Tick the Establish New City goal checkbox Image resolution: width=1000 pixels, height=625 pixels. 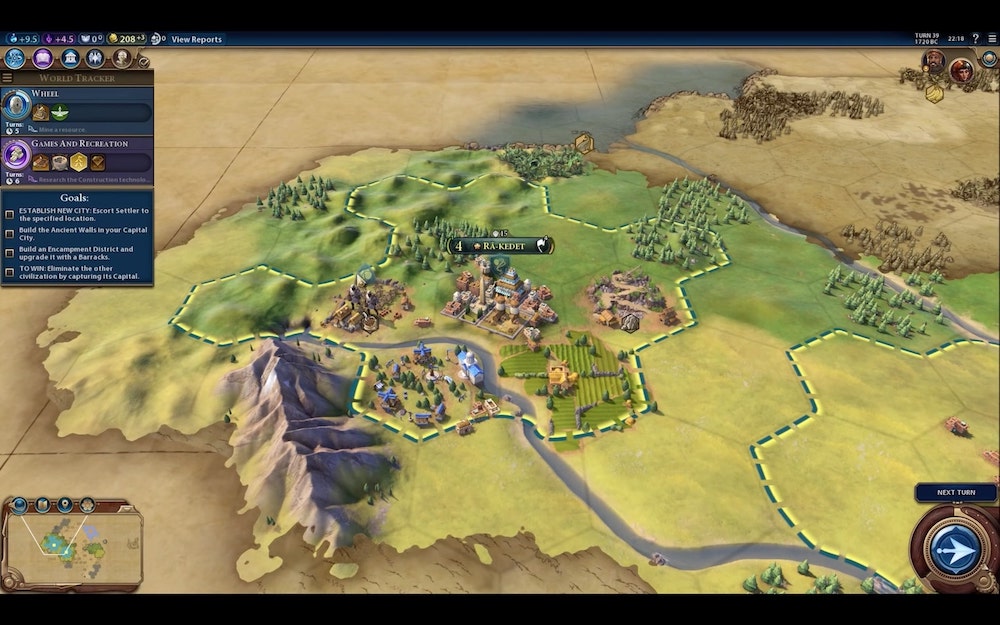coord(9,214)
